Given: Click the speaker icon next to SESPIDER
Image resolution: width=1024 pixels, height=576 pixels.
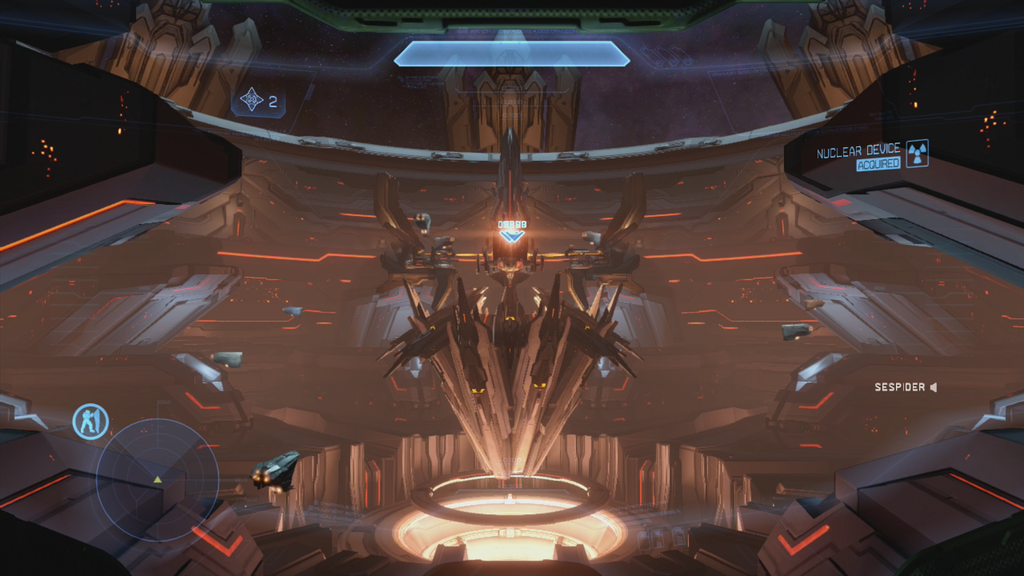Looking at the screenshot, I should pyautogui.click(x=932, y=387).
